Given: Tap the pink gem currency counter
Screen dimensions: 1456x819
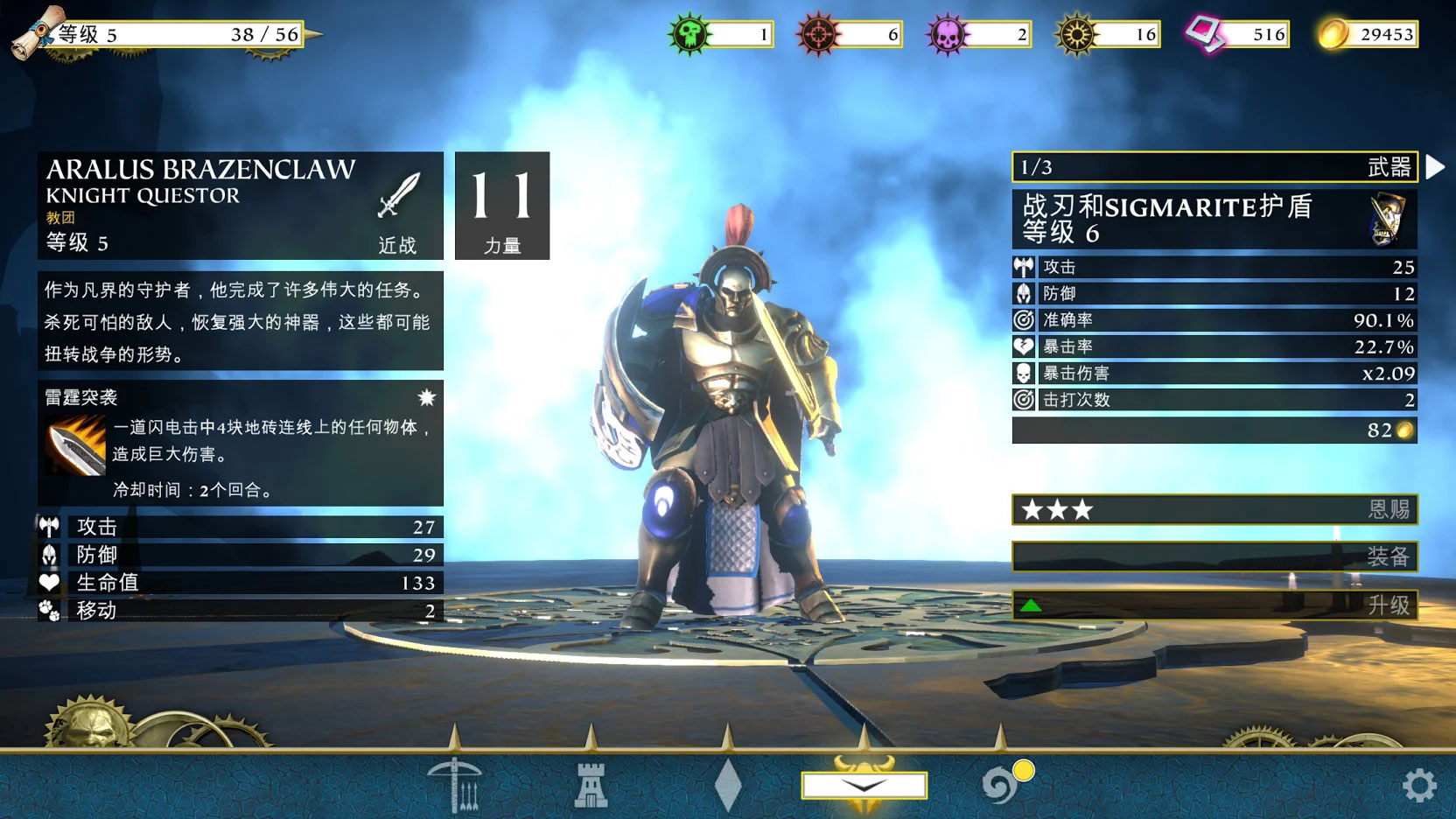Looking at the screenshot, I should coord(1238,34).
